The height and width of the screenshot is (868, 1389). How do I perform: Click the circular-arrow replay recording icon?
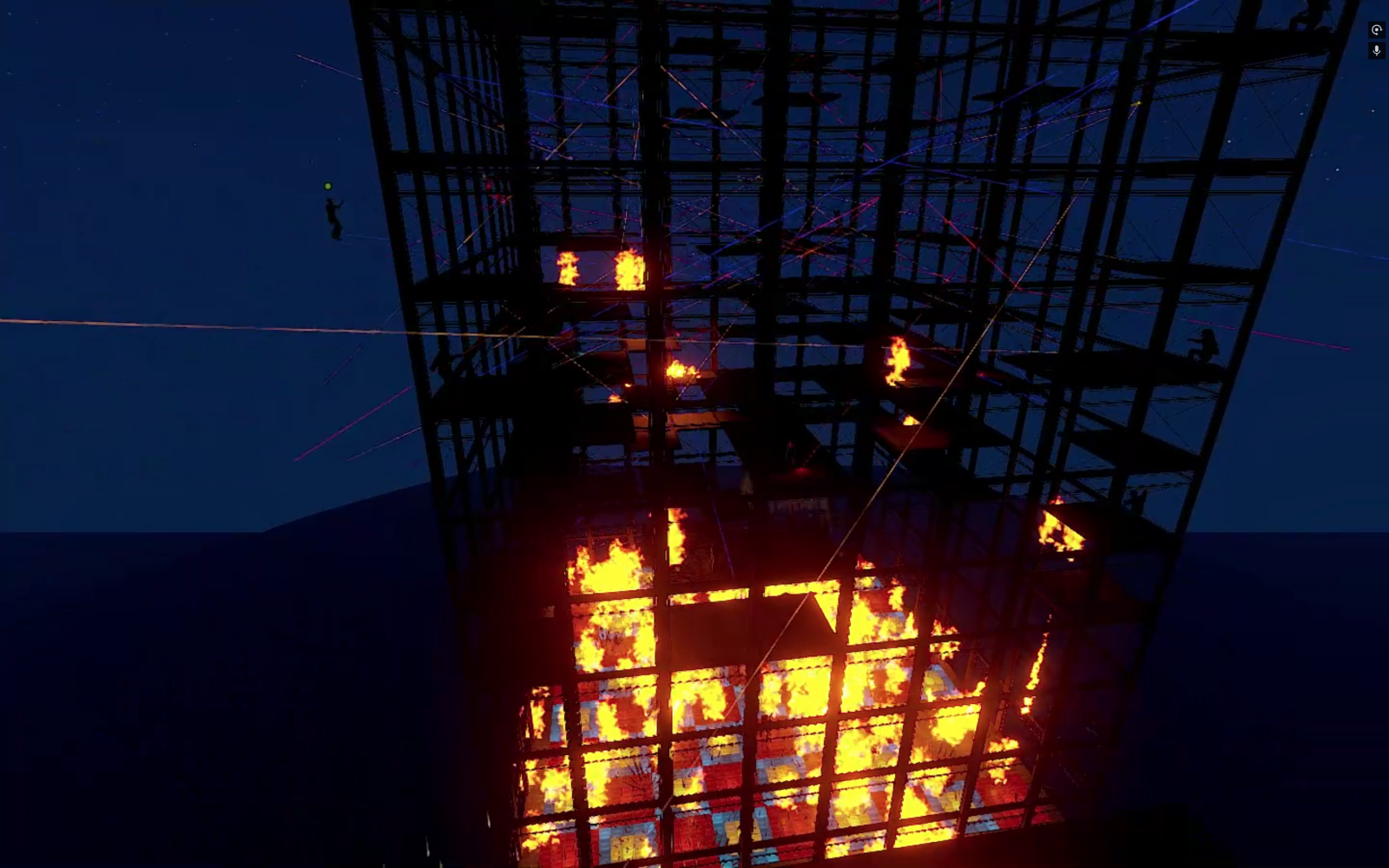[1376, 30]
